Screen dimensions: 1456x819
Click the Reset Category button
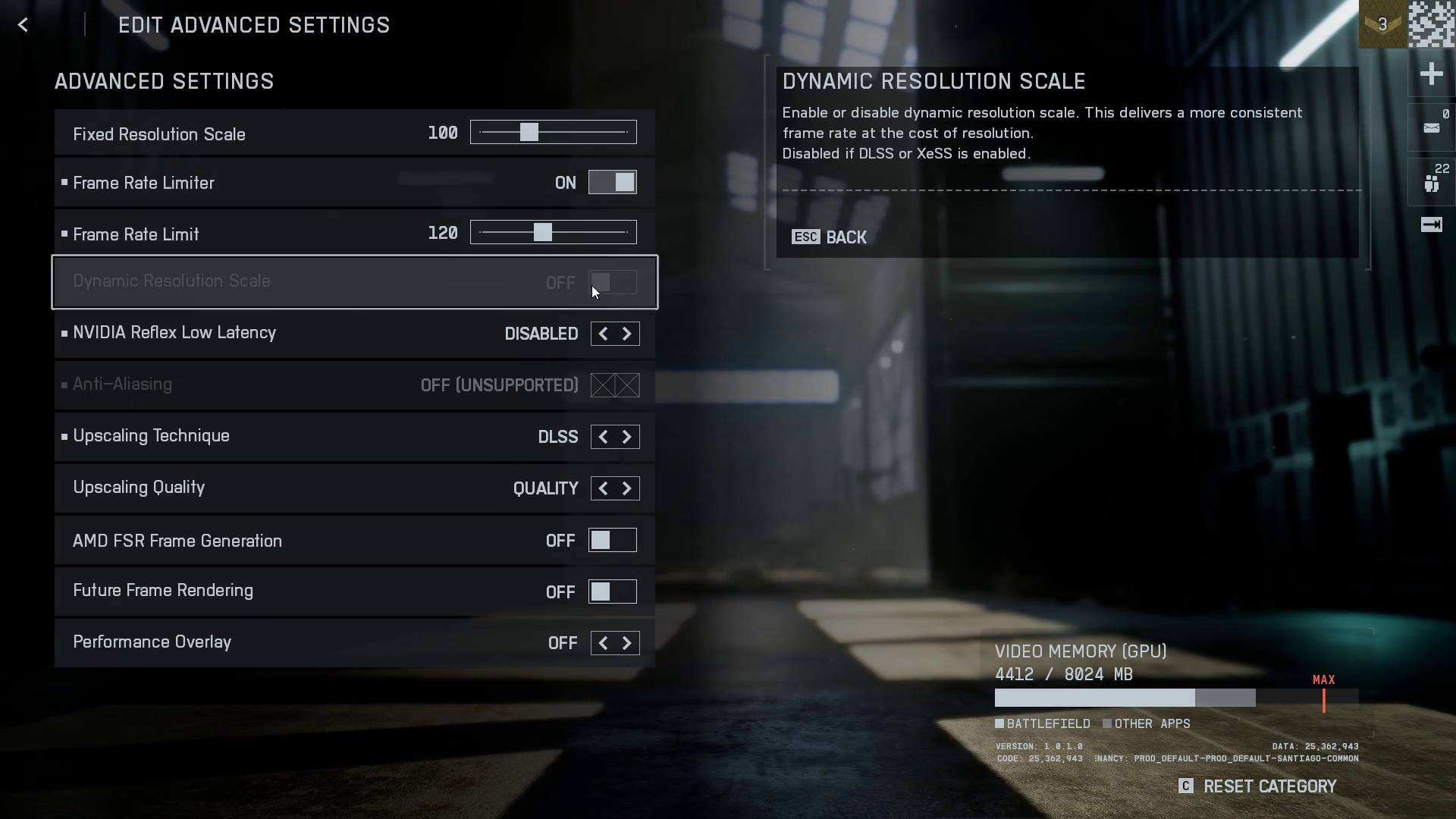click(x=1258, y=786)
